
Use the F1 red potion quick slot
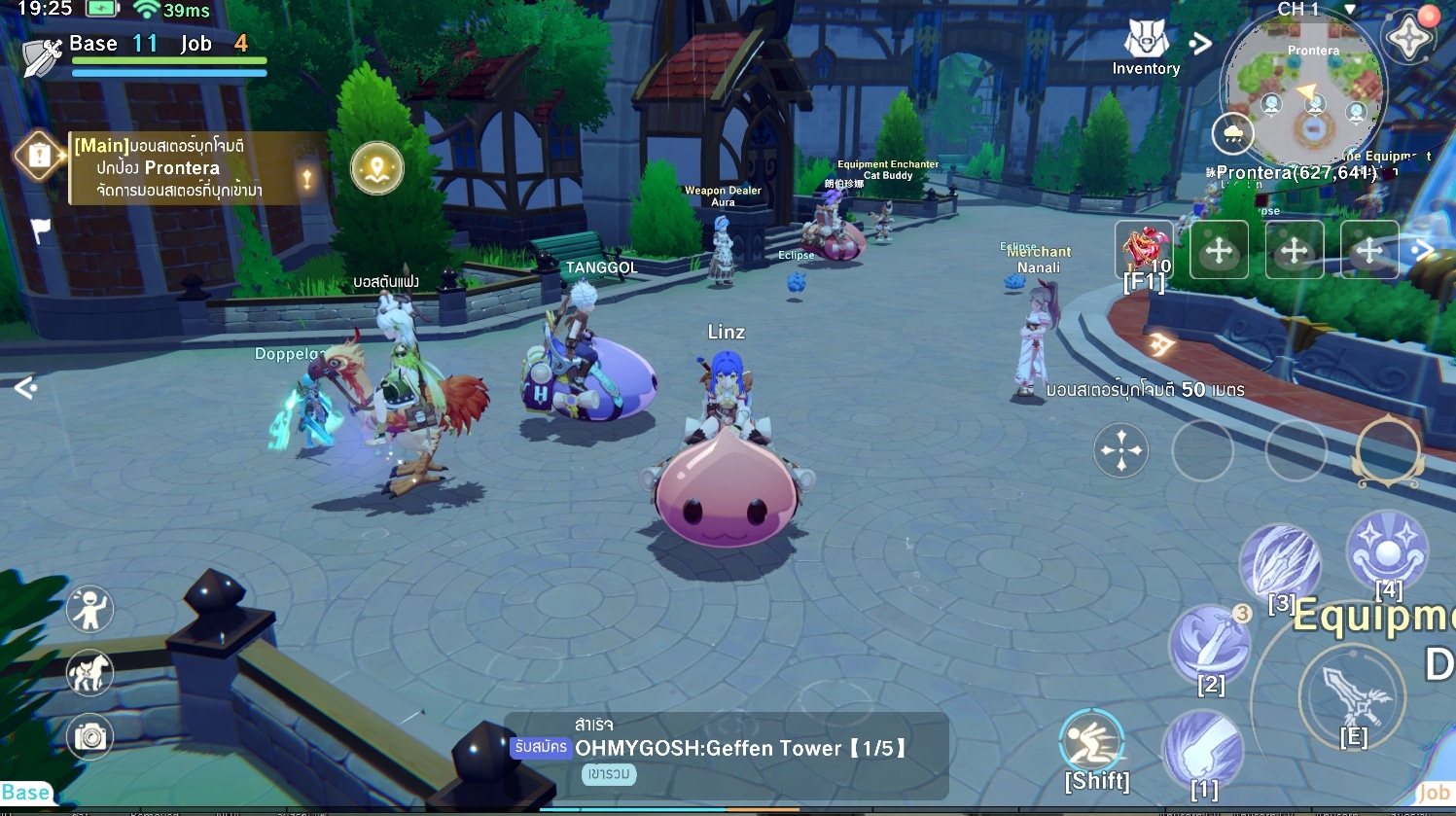tap(1145, 251)
